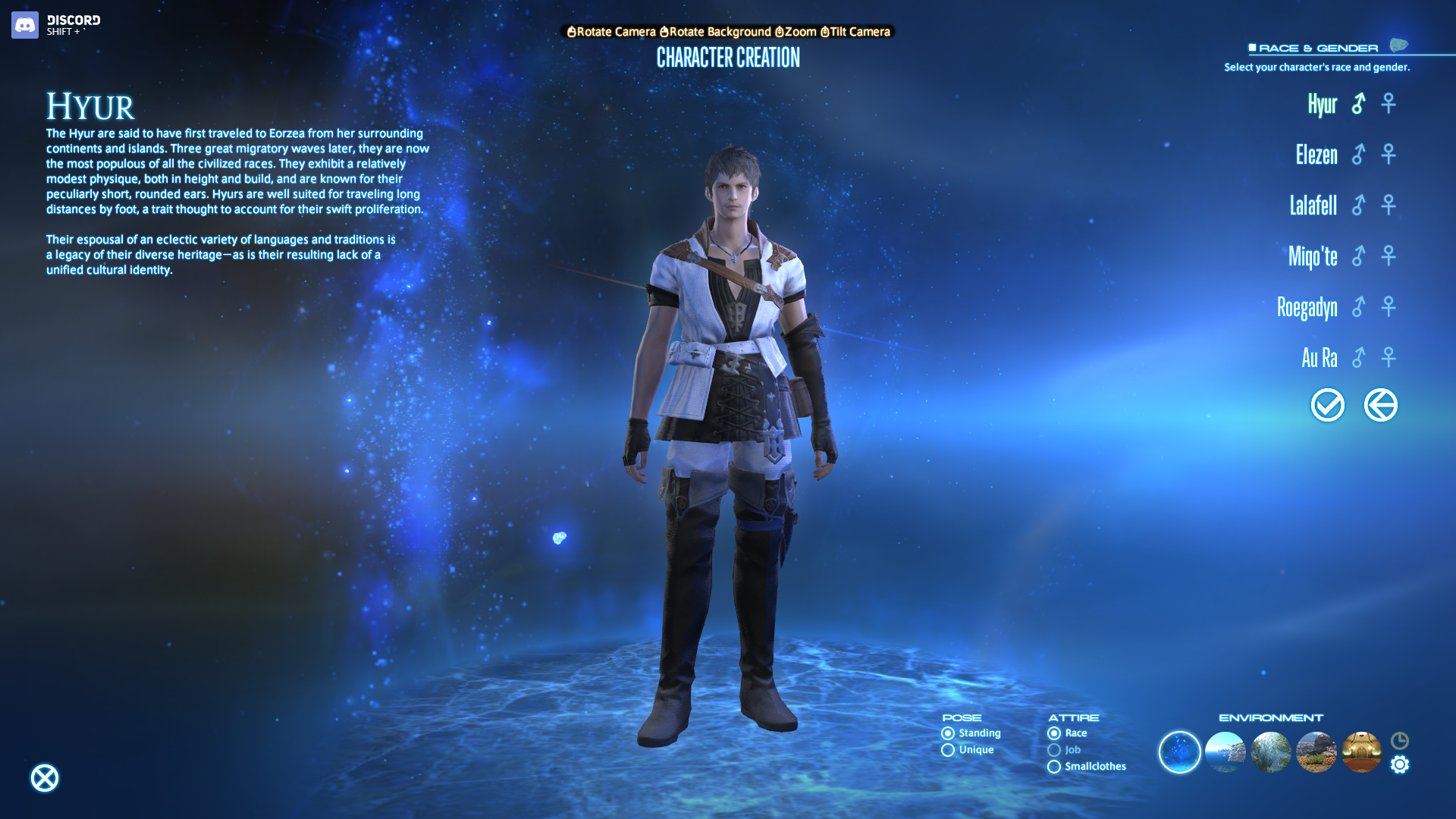Set attire to Smallclothes
Viewport: 1456px width, 819px height.
(x=1054, y=767)
